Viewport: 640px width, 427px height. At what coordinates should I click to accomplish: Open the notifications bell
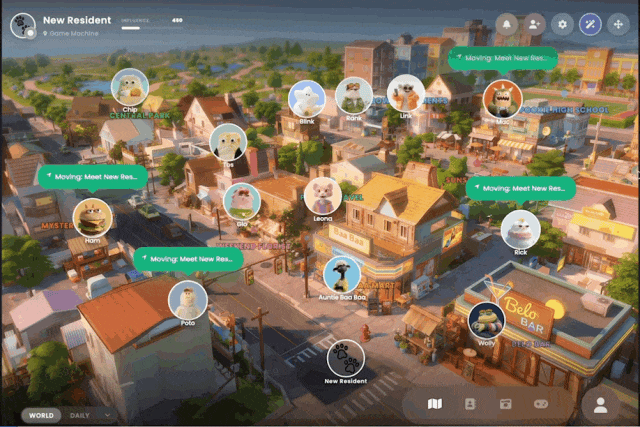coord(506,24)
